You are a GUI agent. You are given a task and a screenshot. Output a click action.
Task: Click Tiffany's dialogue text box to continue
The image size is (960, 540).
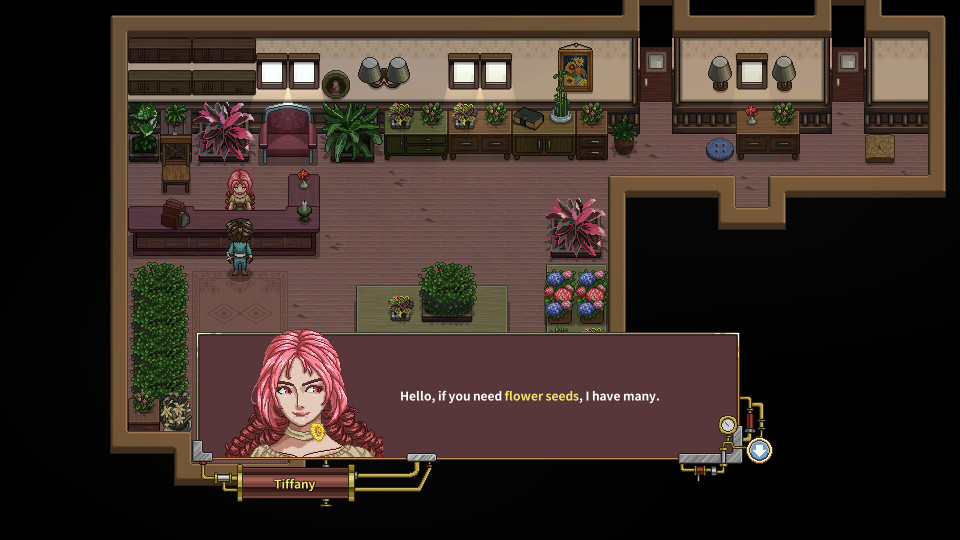(x=530, y=396)
